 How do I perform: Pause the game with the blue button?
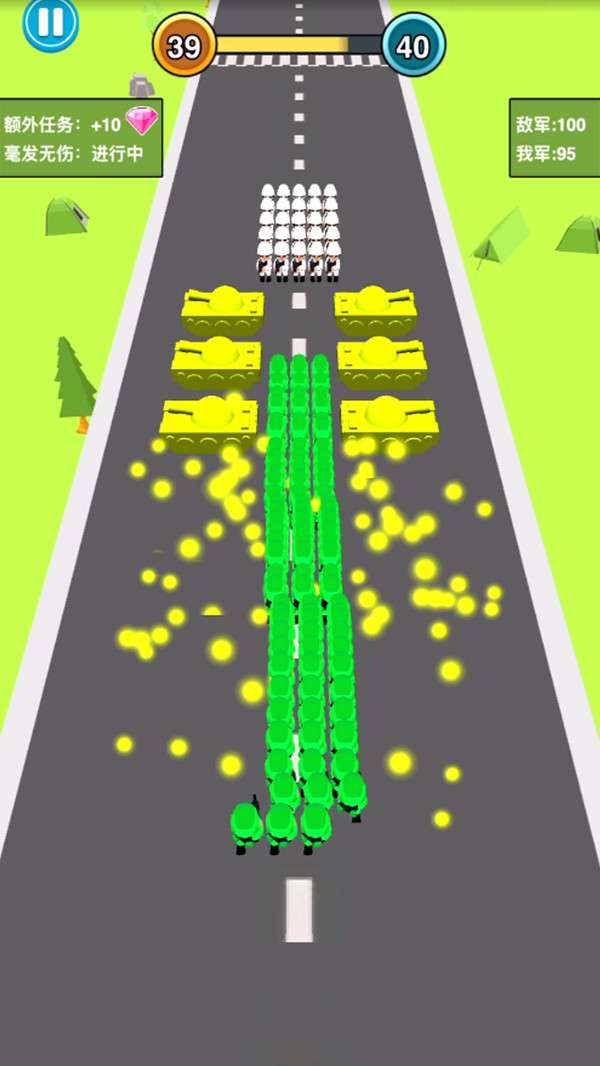click(x=50, y=21)
